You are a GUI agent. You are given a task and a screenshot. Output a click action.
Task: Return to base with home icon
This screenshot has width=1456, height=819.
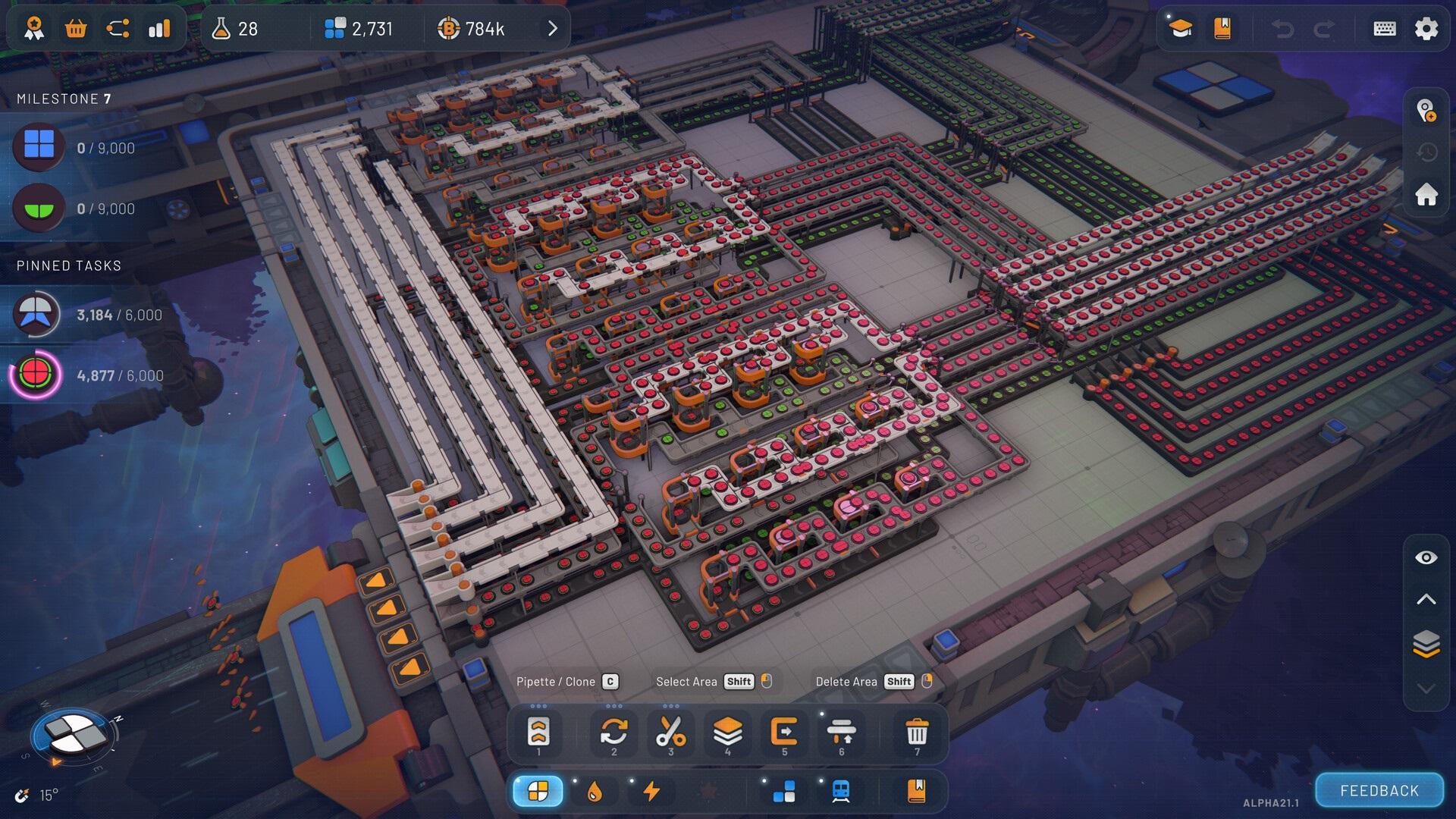1426,195
